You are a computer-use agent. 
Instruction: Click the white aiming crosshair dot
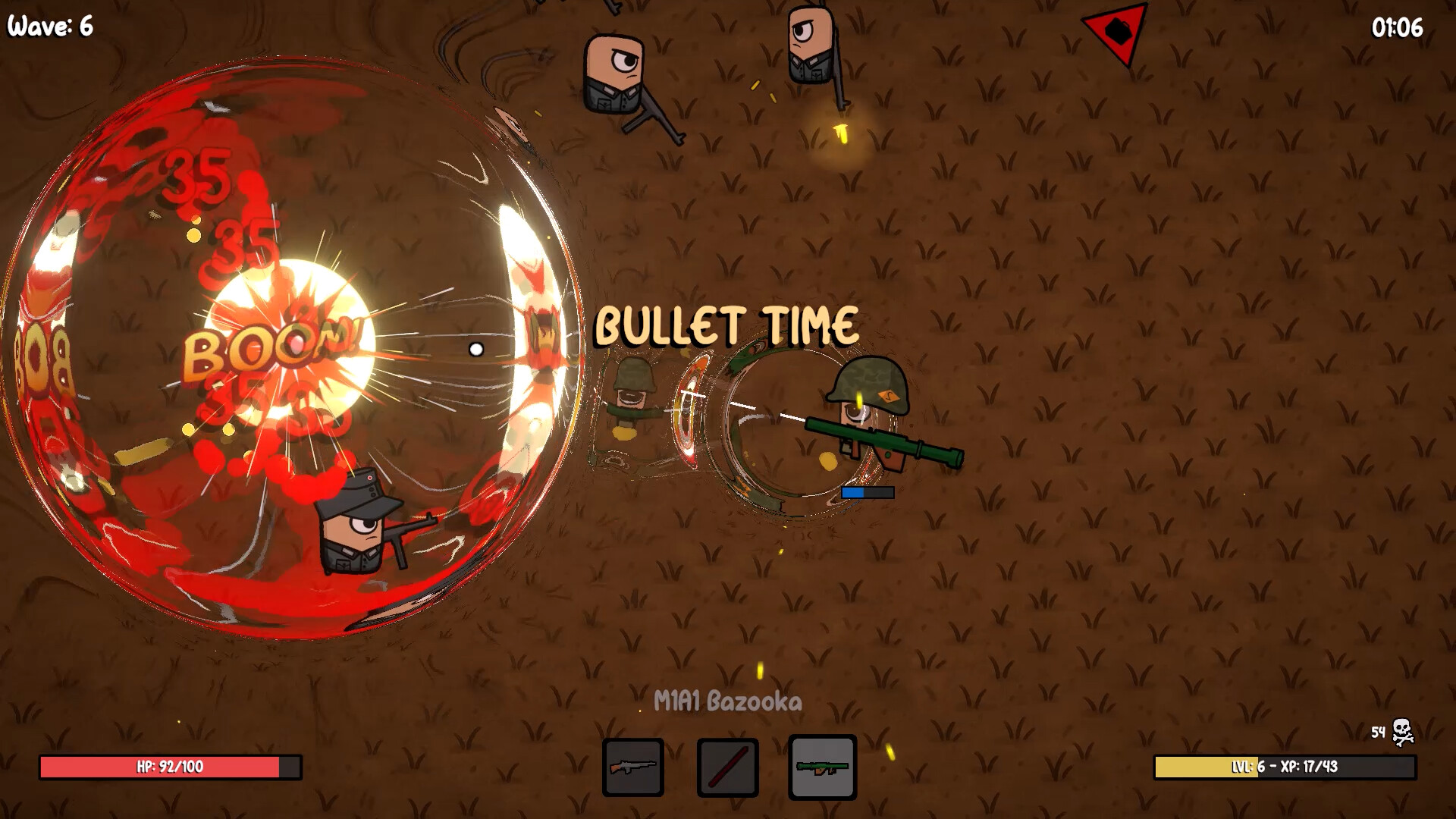pos(476,349)
